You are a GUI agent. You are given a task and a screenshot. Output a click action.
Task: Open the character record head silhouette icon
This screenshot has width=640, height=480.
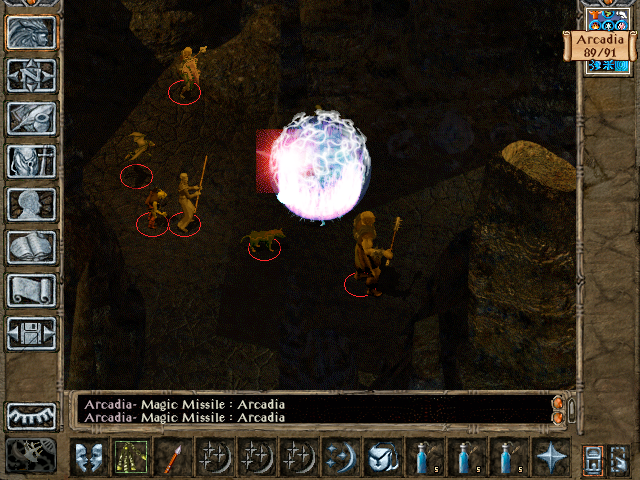32,204
